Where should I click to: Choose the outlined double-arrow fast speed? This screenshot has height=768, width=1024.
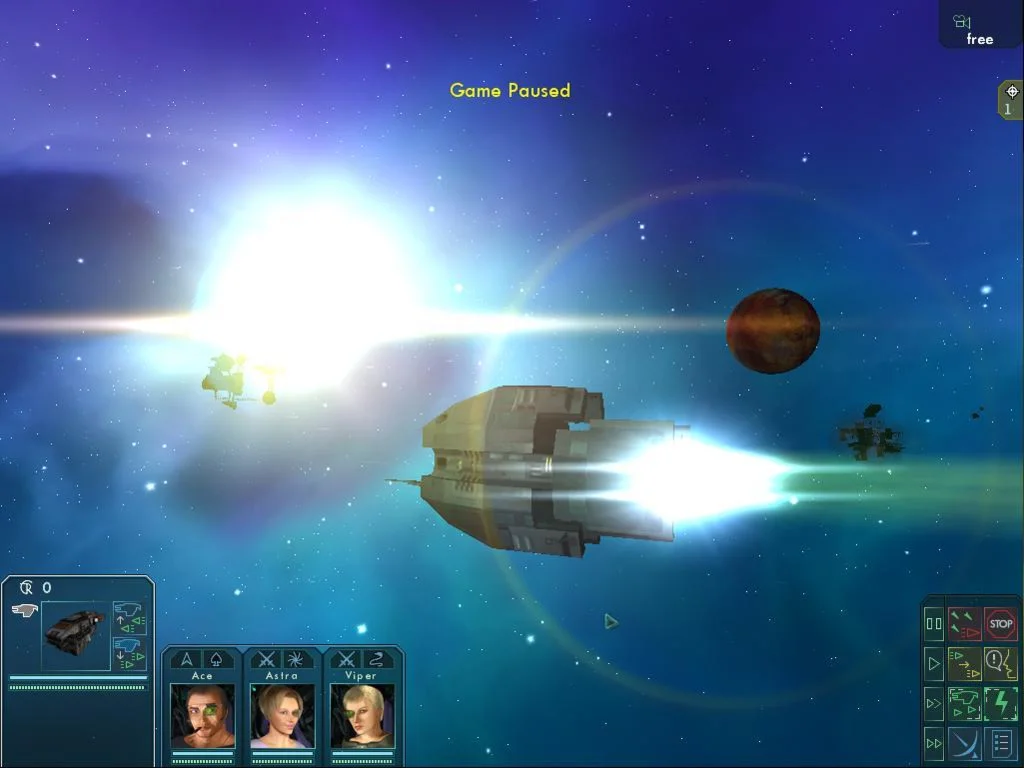pyautogui.click(x=934, y=703)
